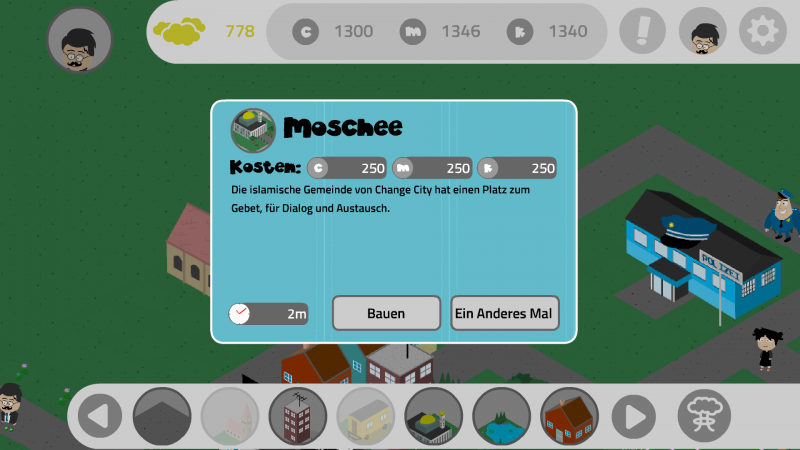Show next buildings with right arrow
This screenshot has height=450, width=800.
point(634,415)
